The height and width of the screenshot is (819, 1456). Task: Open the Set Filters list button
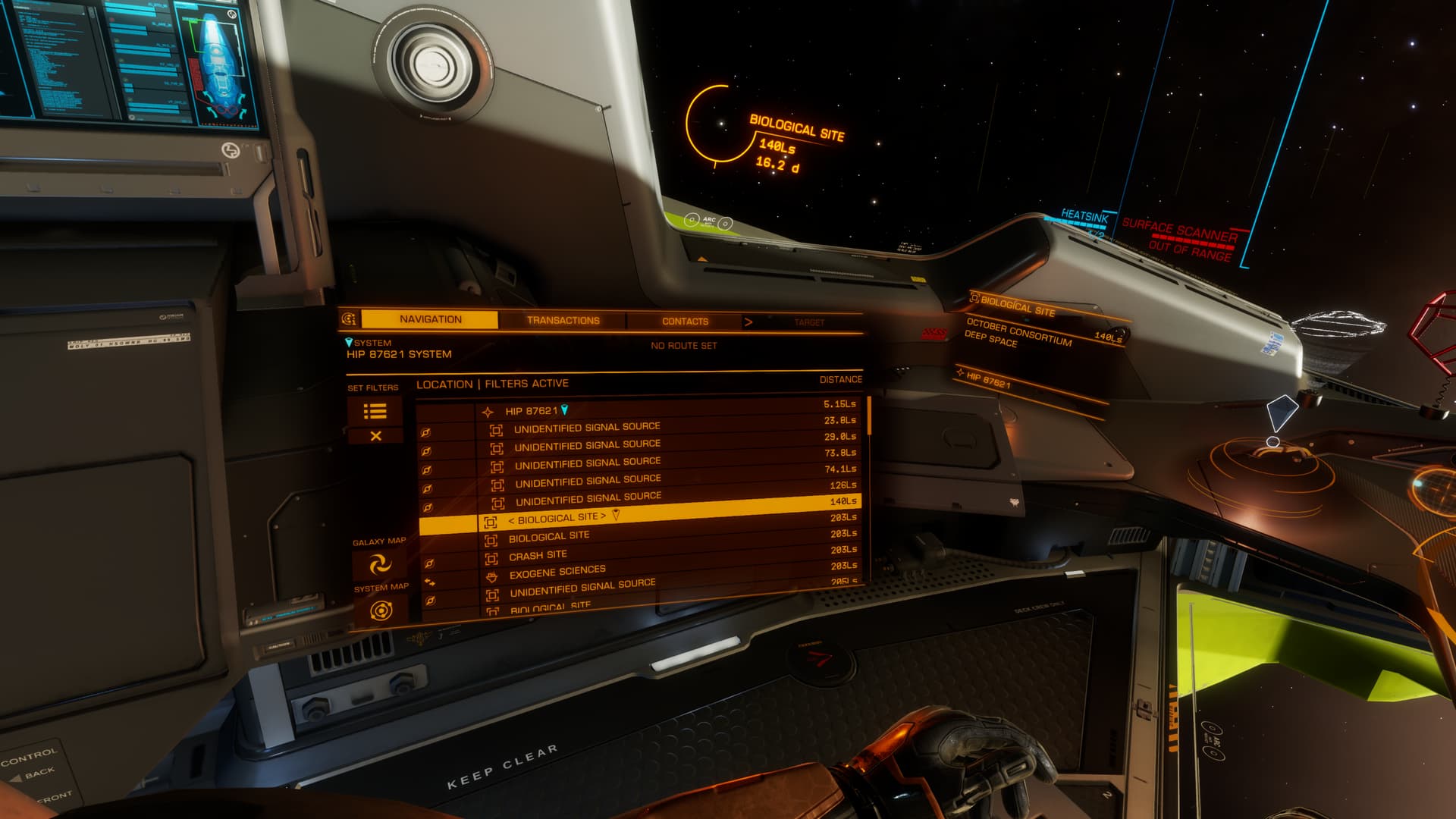(375, 412)
